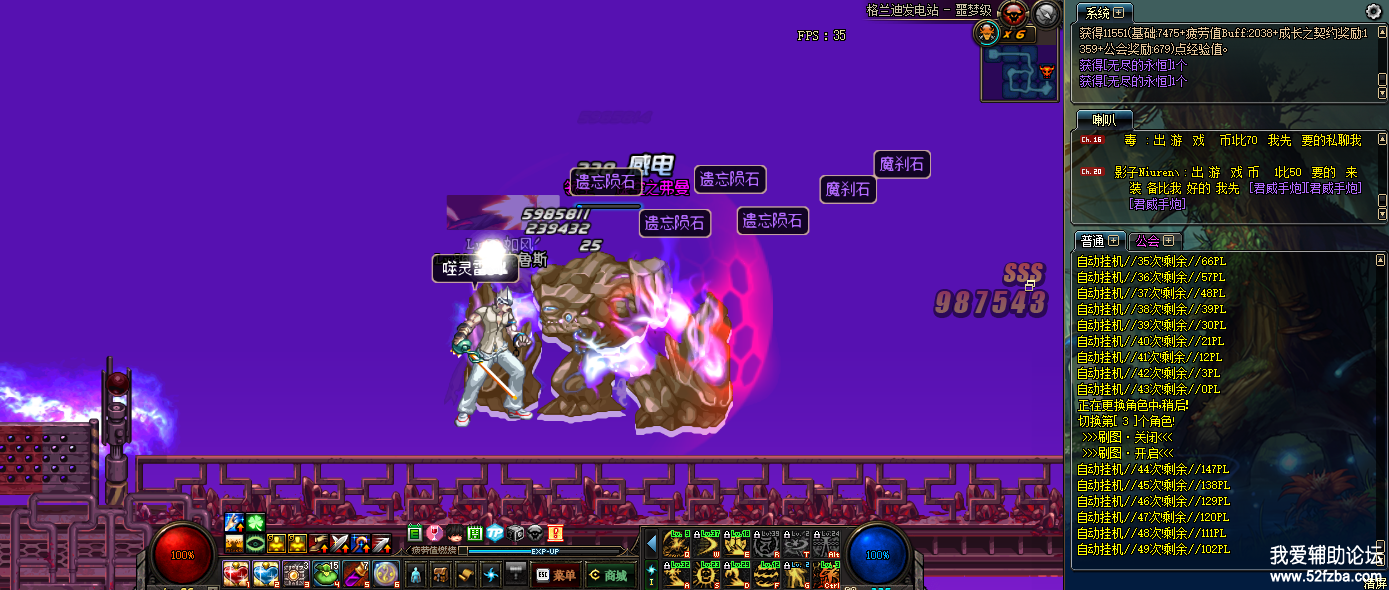Activate the skill bound to Q
Viewport: 1389px width, 590px height.
676,543
